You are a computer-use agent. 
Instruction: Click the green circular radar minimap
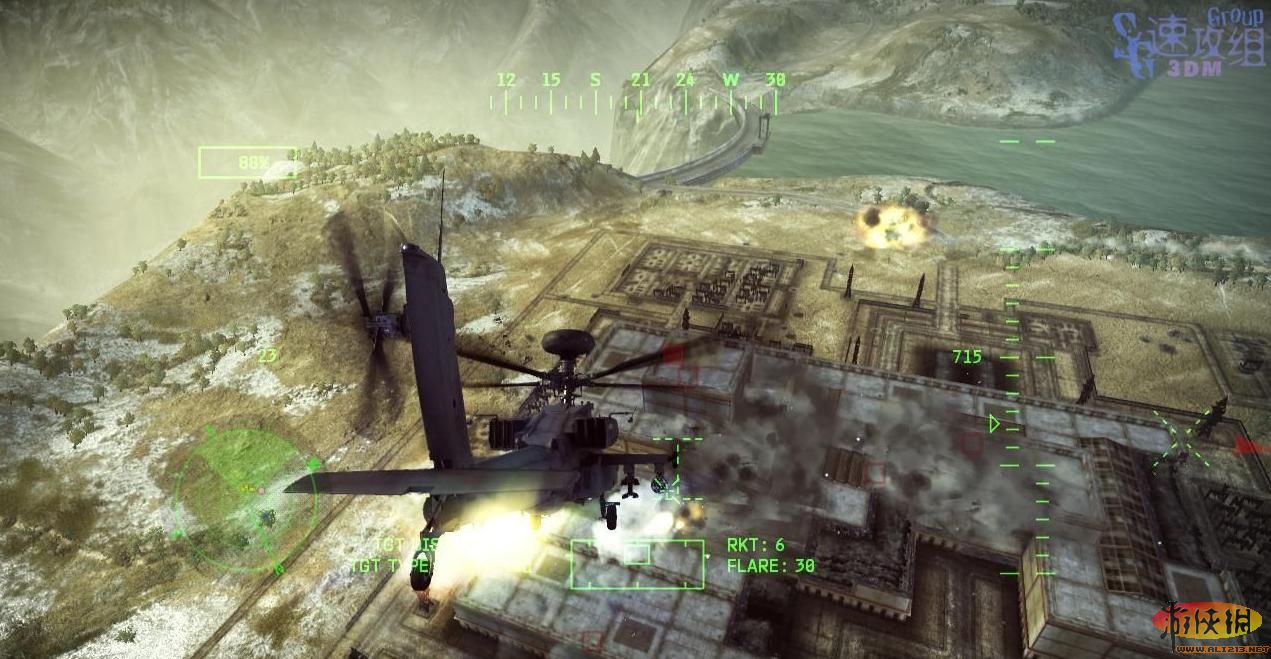[x=244, y=497]
